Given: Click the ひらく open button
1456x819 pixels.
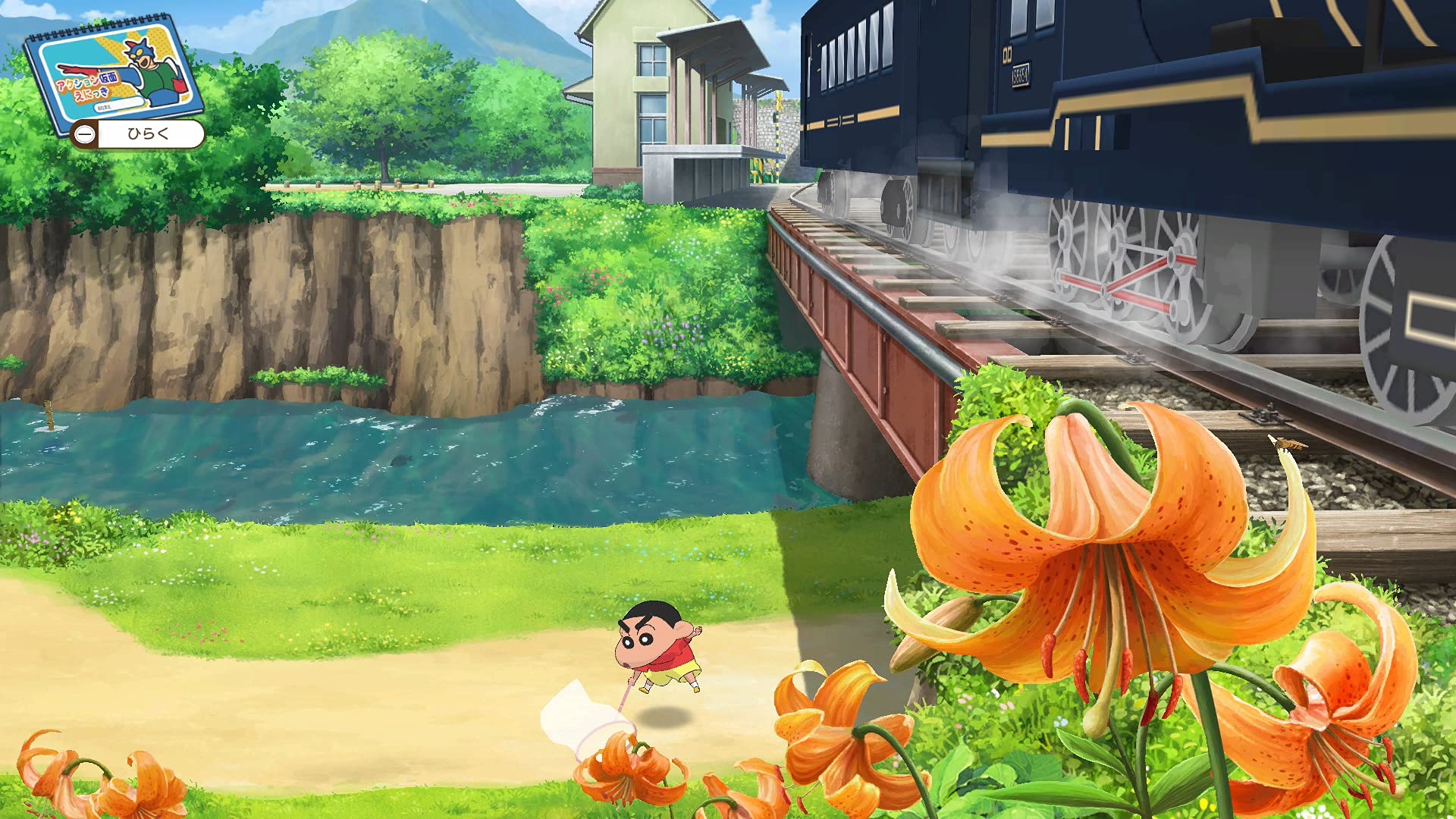Looking at the screenshot, I should coord(139,134).
